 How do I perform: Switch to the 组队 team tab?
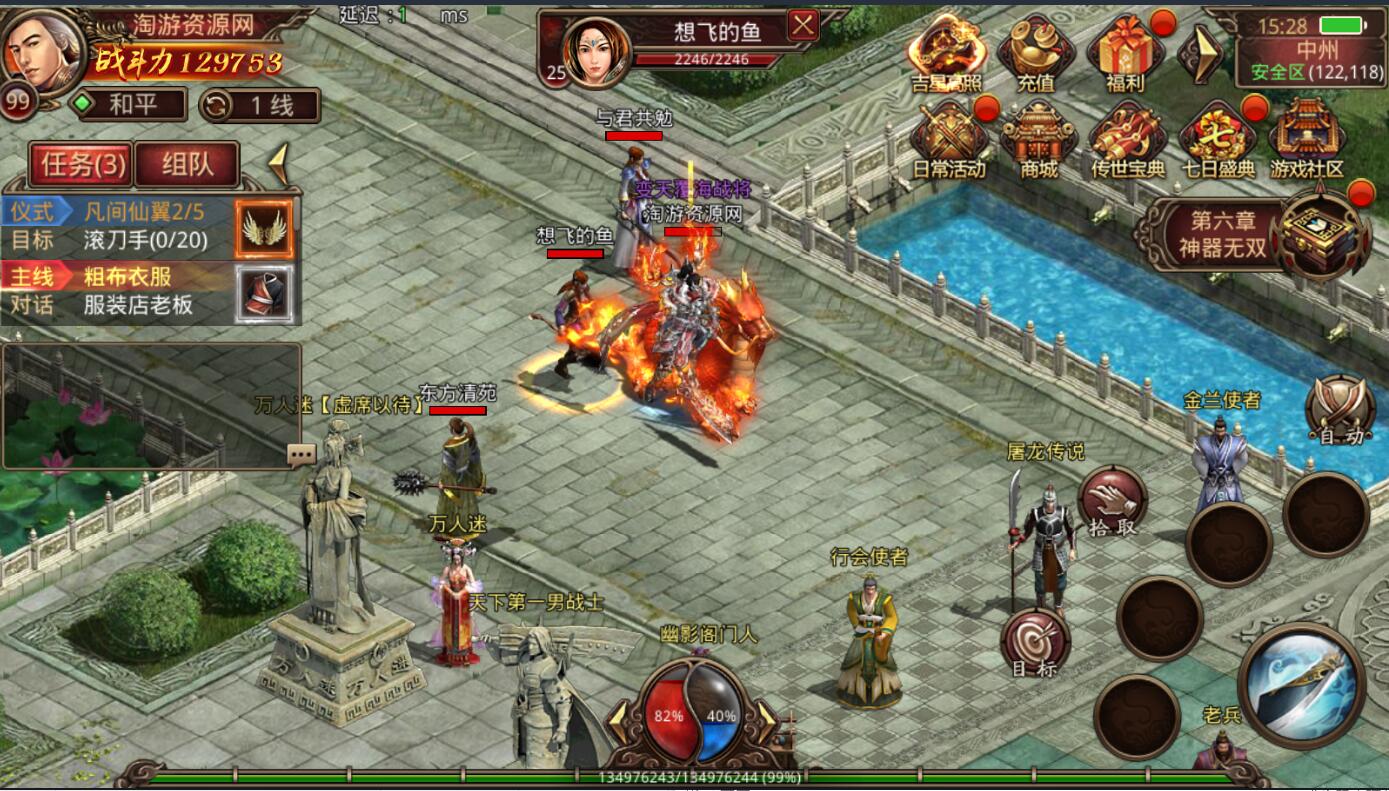tap(187, 164)
